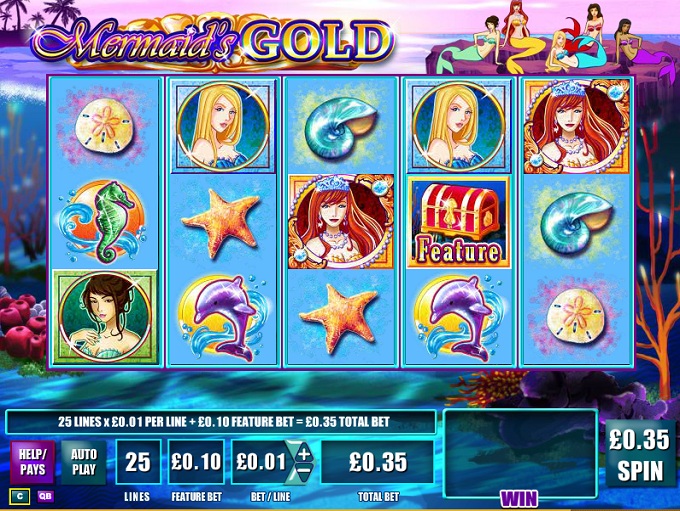680x511 pixels.
Task: Increase bet per line with plus
Action: 301,451
